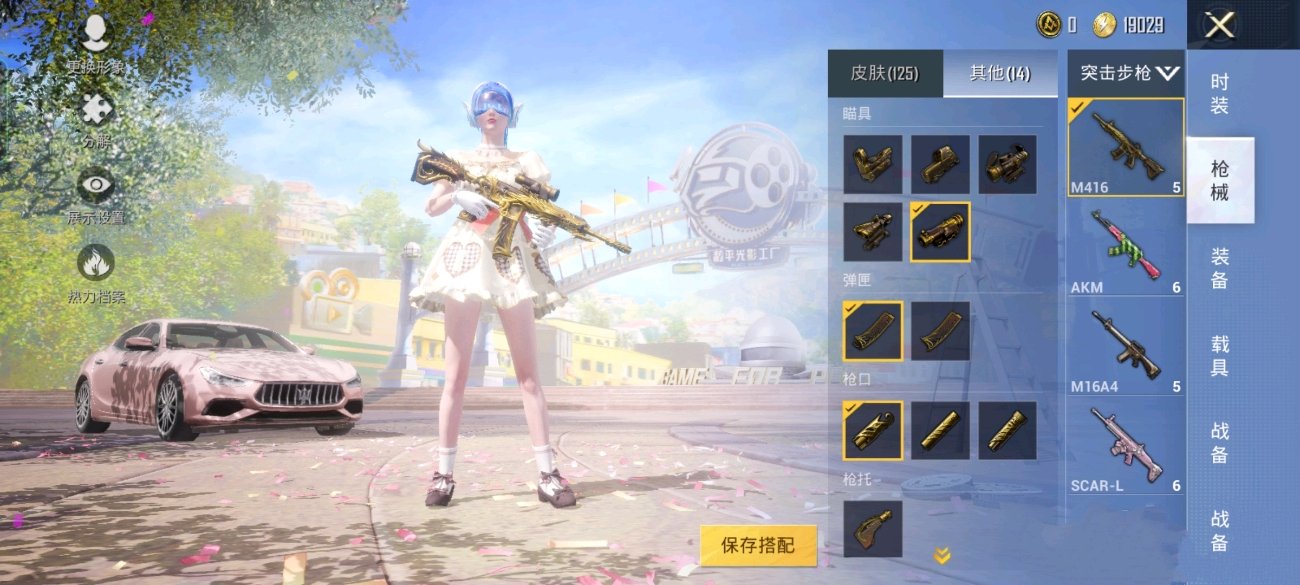Switch to the 皮肤(125) skins tab
Screen dimensions: 1300x585
(x=884, y=73)
